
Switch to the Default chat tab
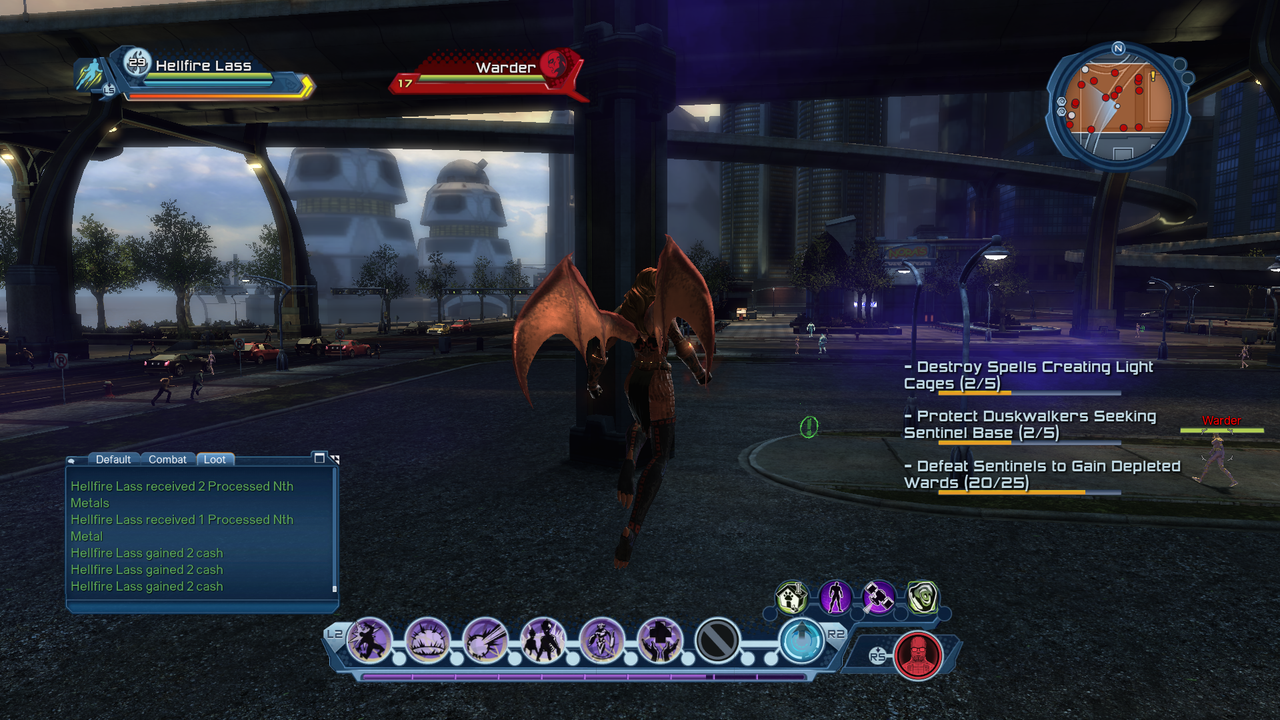113,459
